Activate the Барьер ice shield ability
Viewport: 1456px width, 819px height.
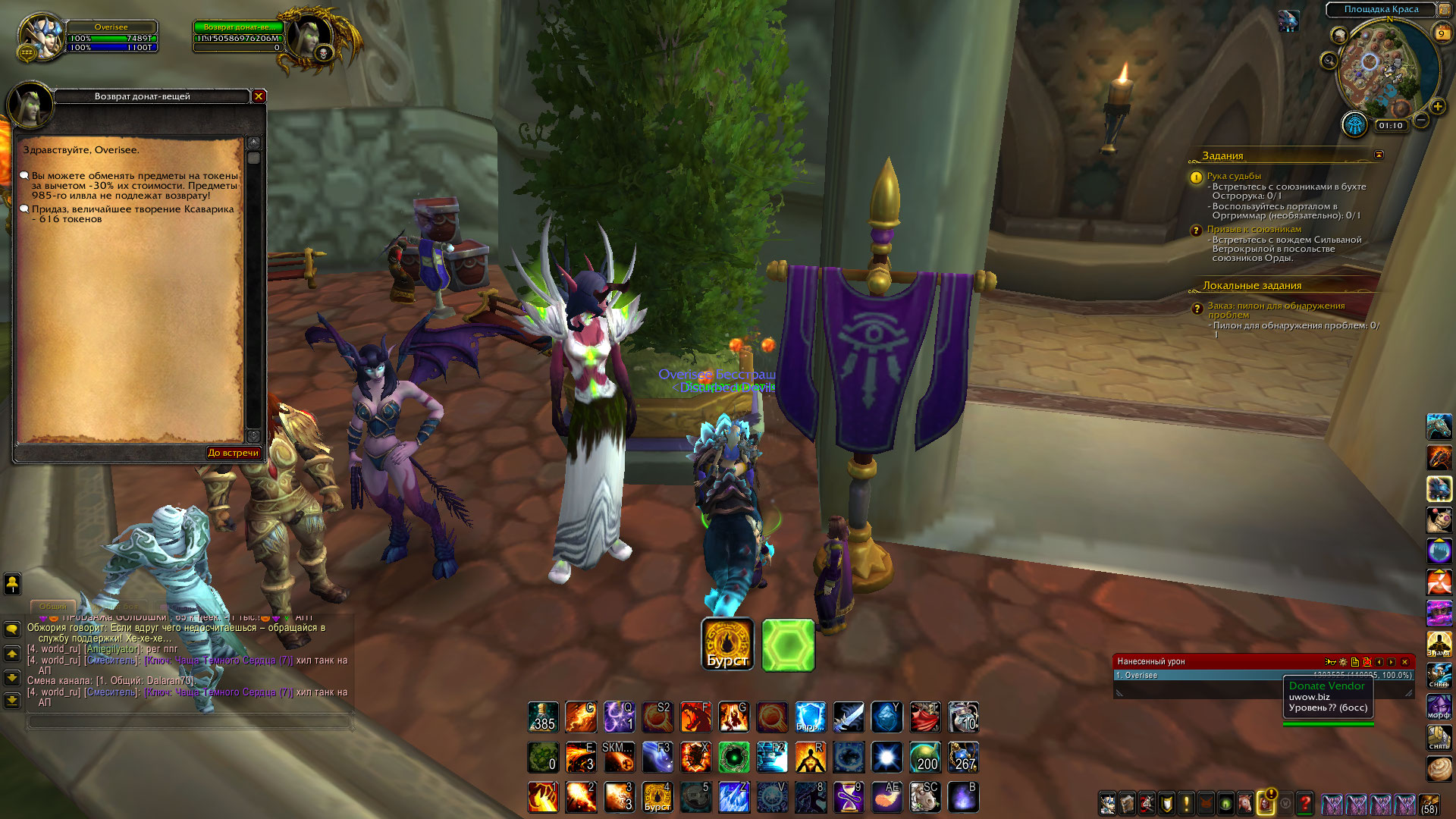(x=810, y=717)
